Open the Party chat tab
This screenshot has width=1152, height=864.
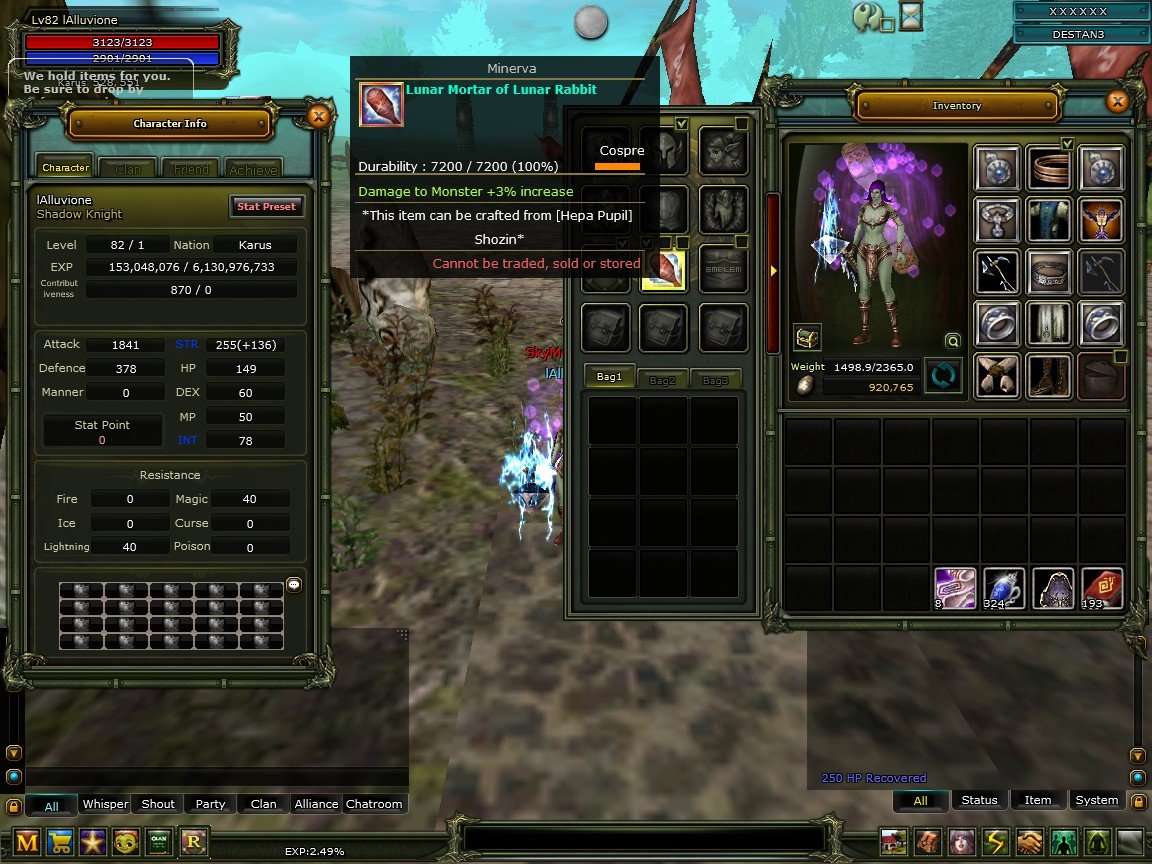point(210,804)
